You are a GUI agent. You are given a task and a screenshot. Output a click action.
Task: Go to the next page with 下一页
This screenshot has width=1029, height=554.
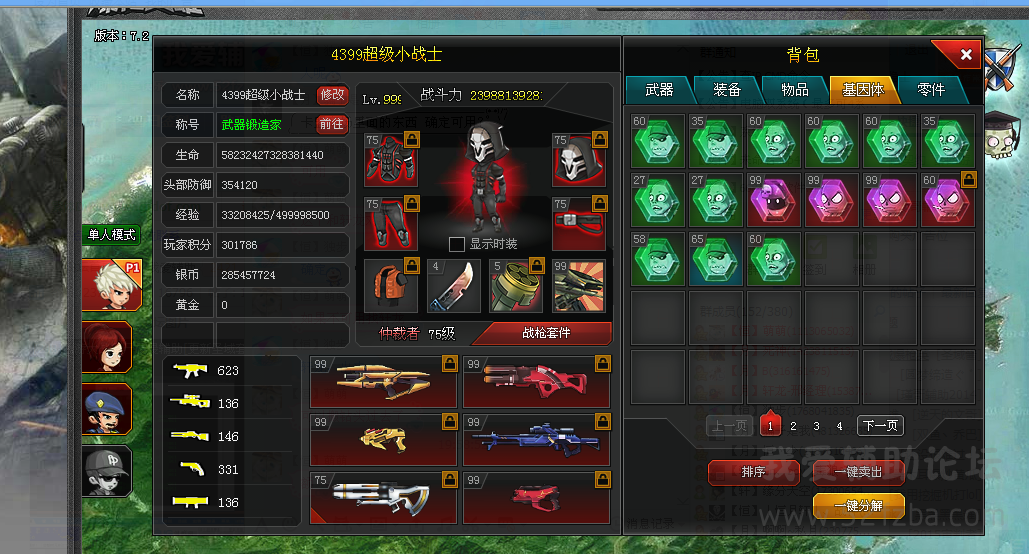tap(880, 426)
